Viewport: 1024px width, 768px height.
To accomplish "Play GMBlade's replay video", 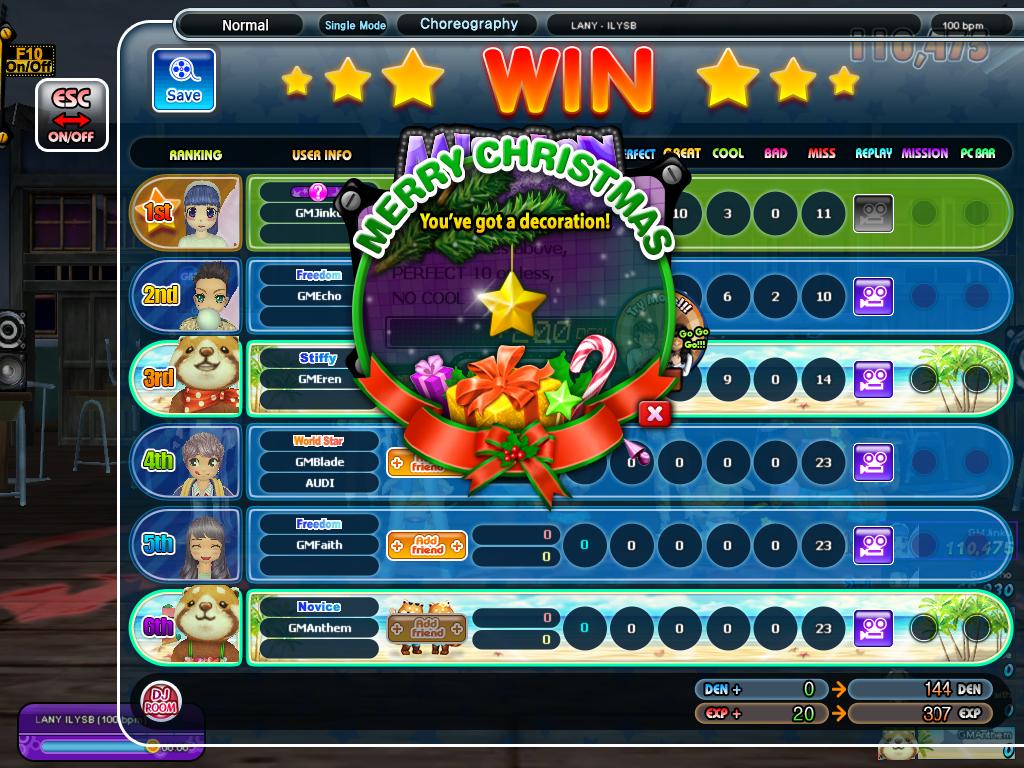I will pyautogui.click(x=872, y=462).
